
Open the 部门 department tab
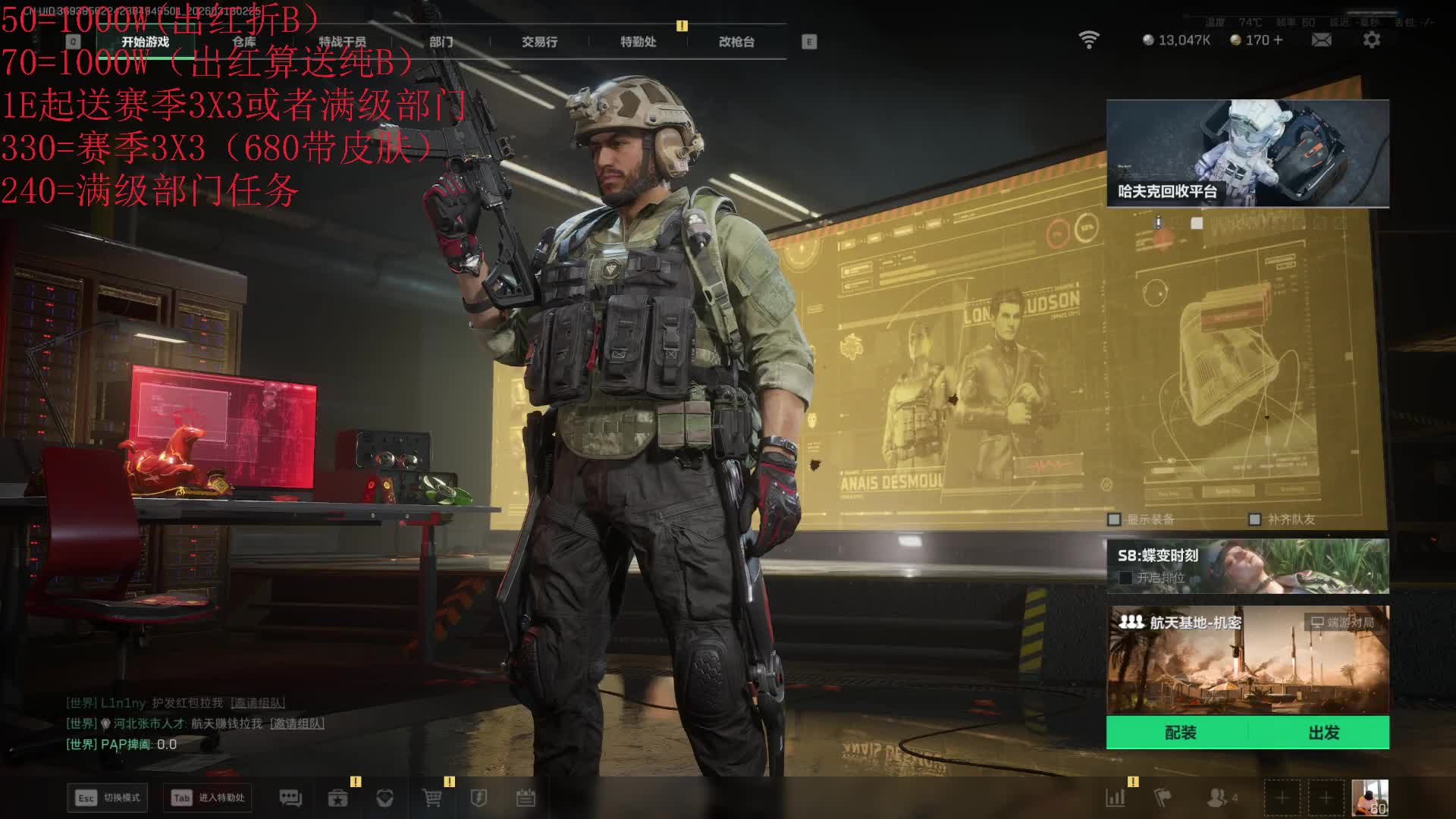[x=441, y=42]
